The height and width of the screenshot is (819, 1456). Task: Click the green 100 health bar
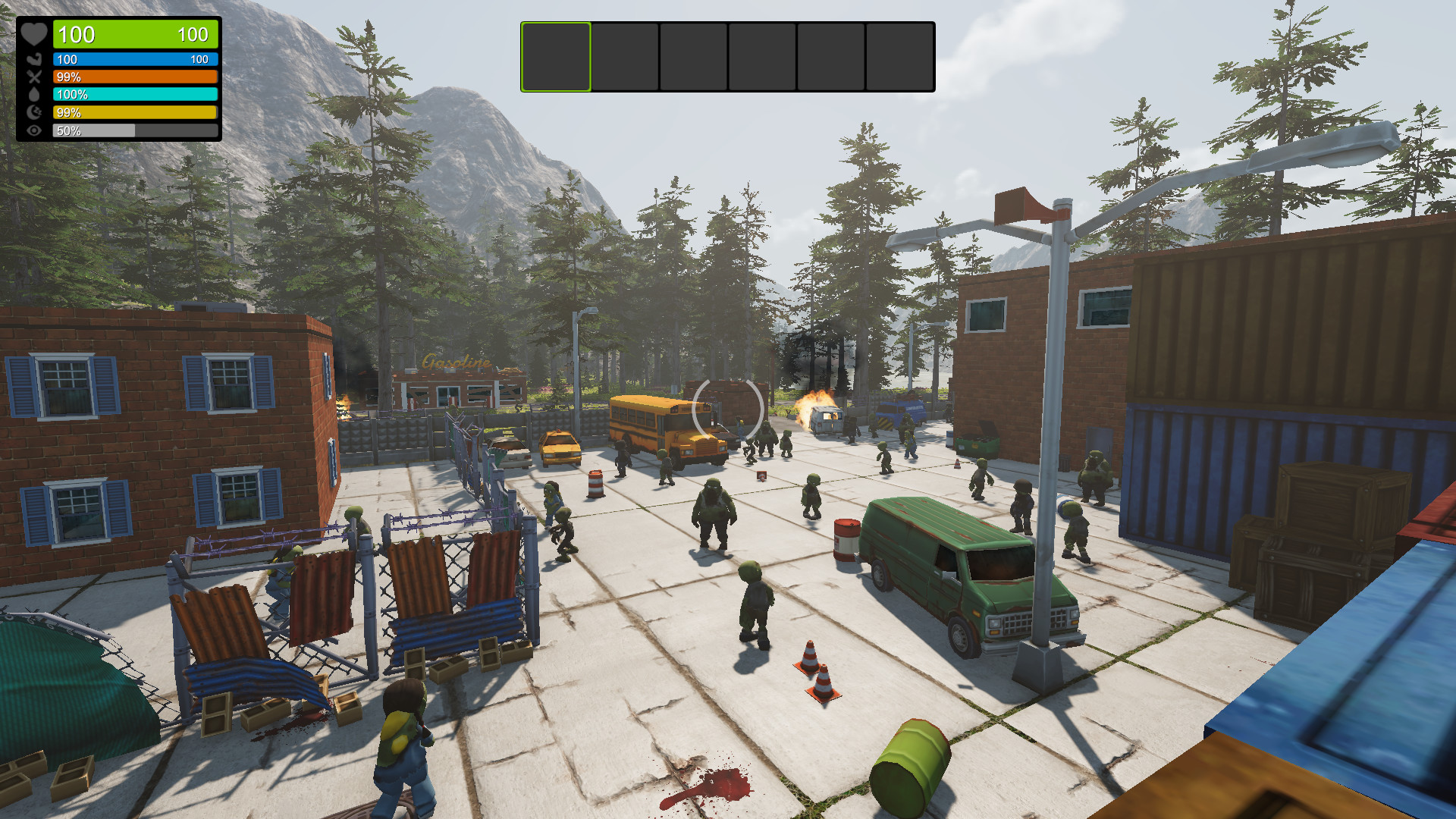[x=135, y=35]
